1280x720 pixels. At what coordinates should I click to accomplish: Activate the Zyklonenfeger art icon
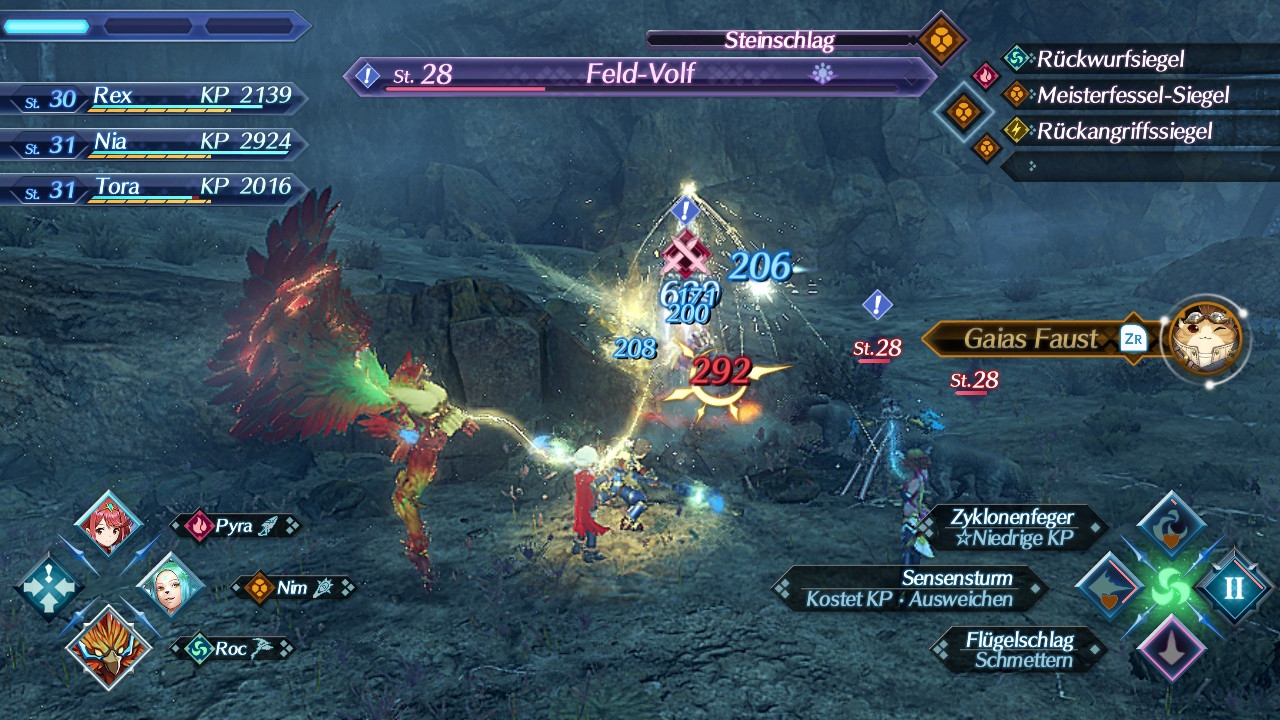click(x=1171, y=527)
